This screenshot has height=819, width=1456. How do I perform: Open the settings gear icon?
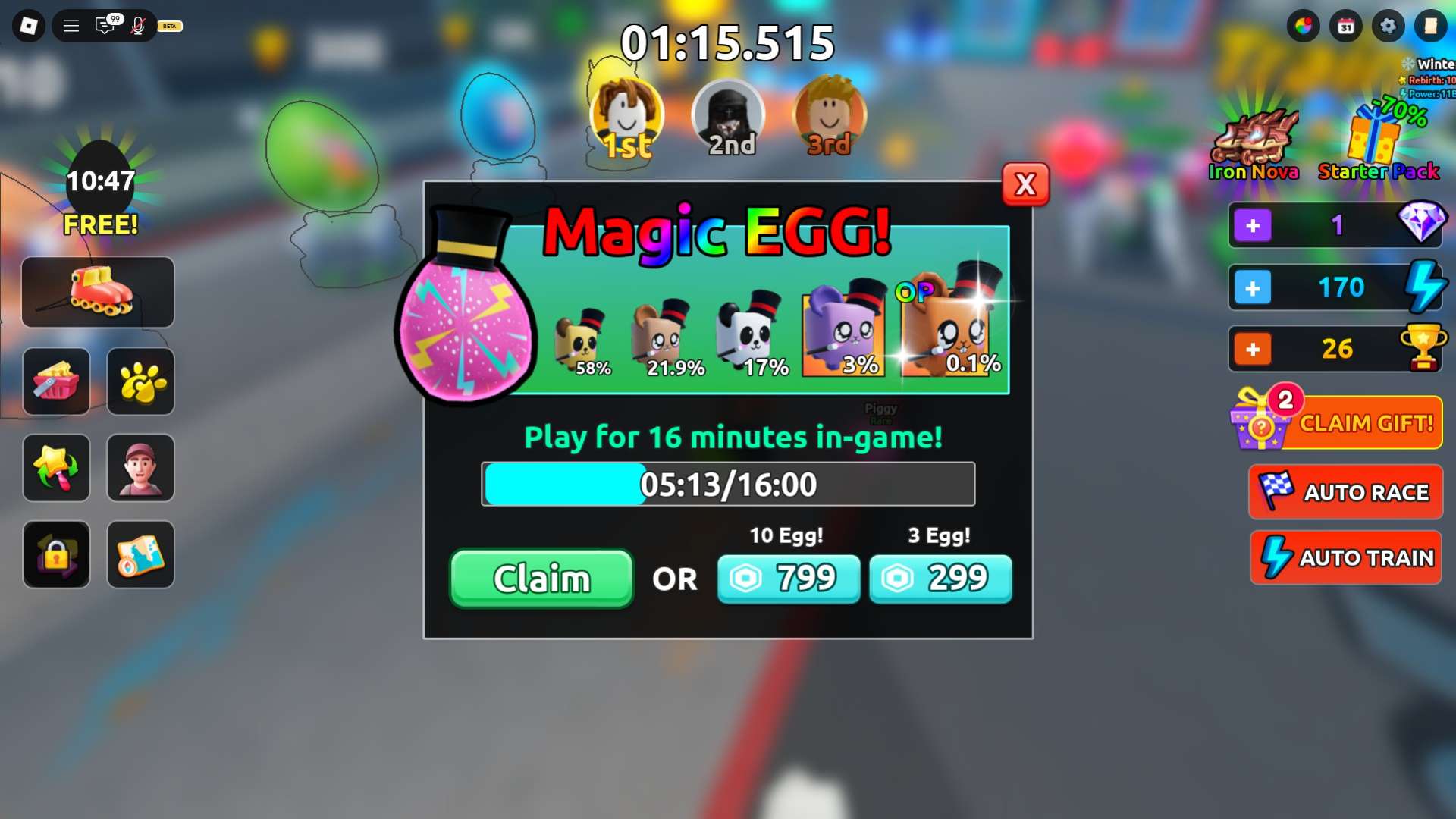(x=1388, y=25)
